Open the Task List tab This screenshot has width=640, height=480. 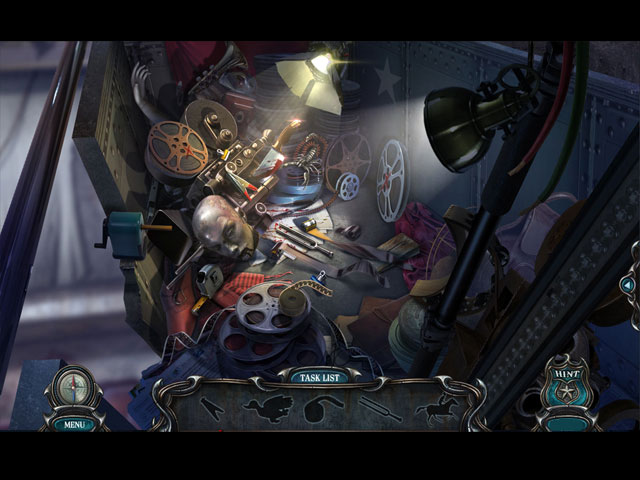[x=318, y=377]
